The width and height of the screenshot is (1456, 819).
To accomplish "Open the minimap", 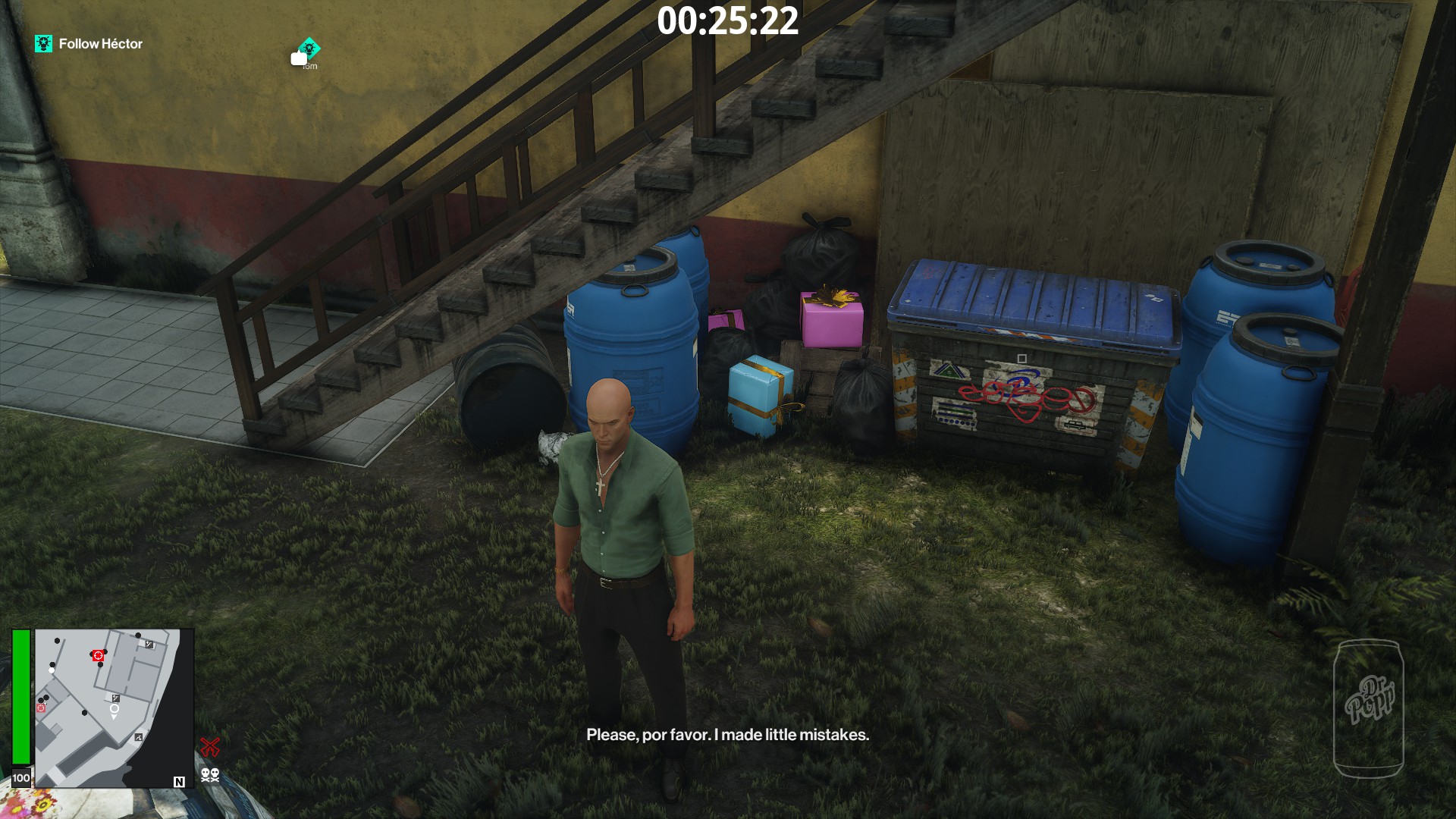I will point(114,707).
